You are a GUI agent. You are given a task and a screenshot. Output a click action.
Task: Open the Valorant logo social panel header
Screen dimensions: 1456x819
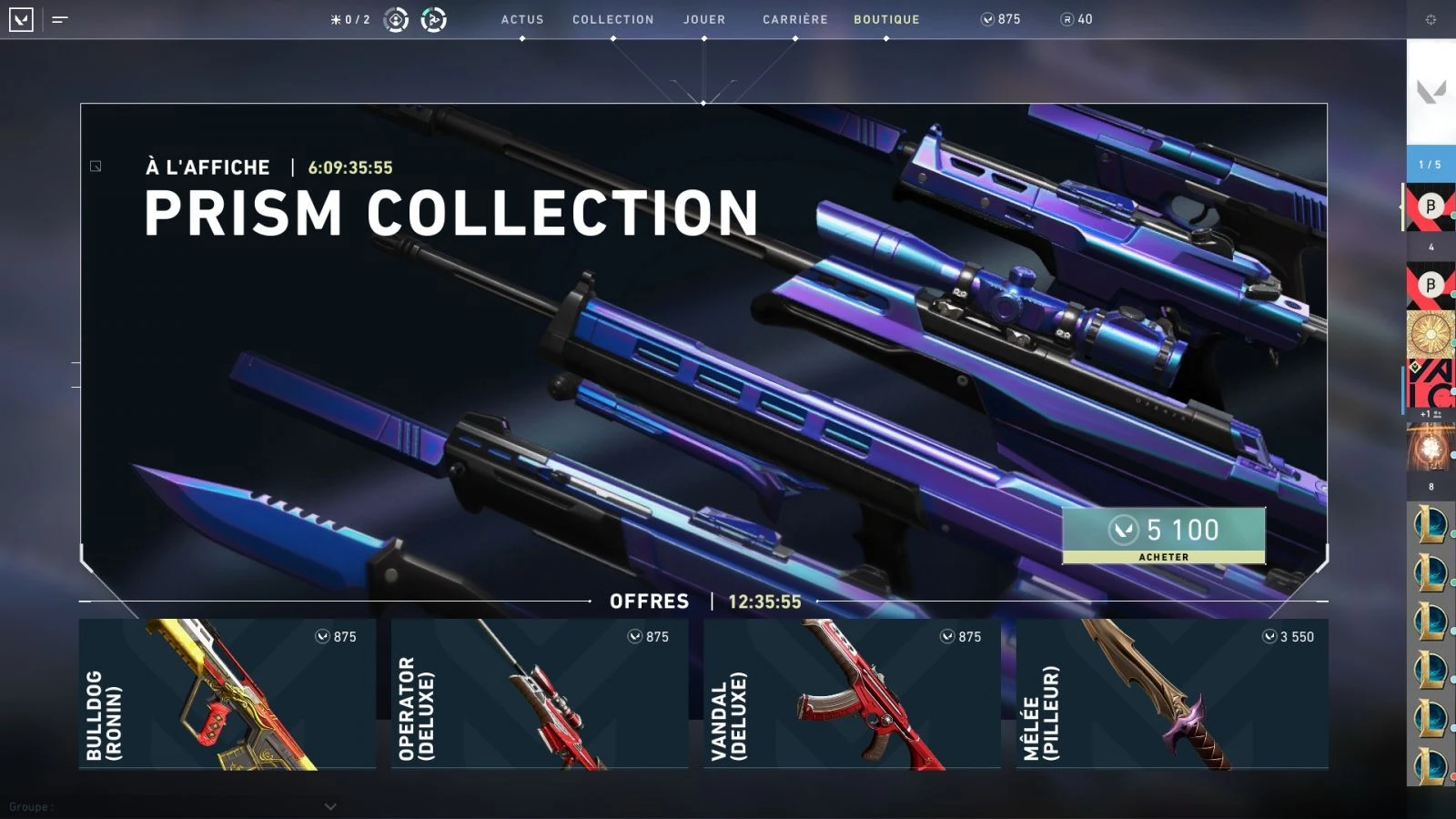tap(1431, 91)
